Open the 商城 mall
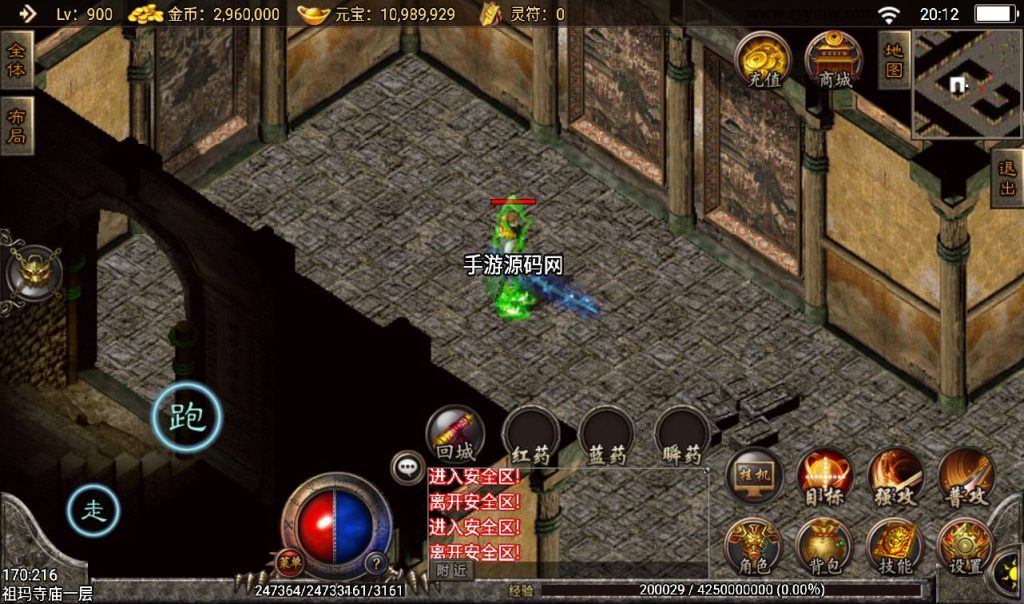1024x604 pixels. point(834,59)
